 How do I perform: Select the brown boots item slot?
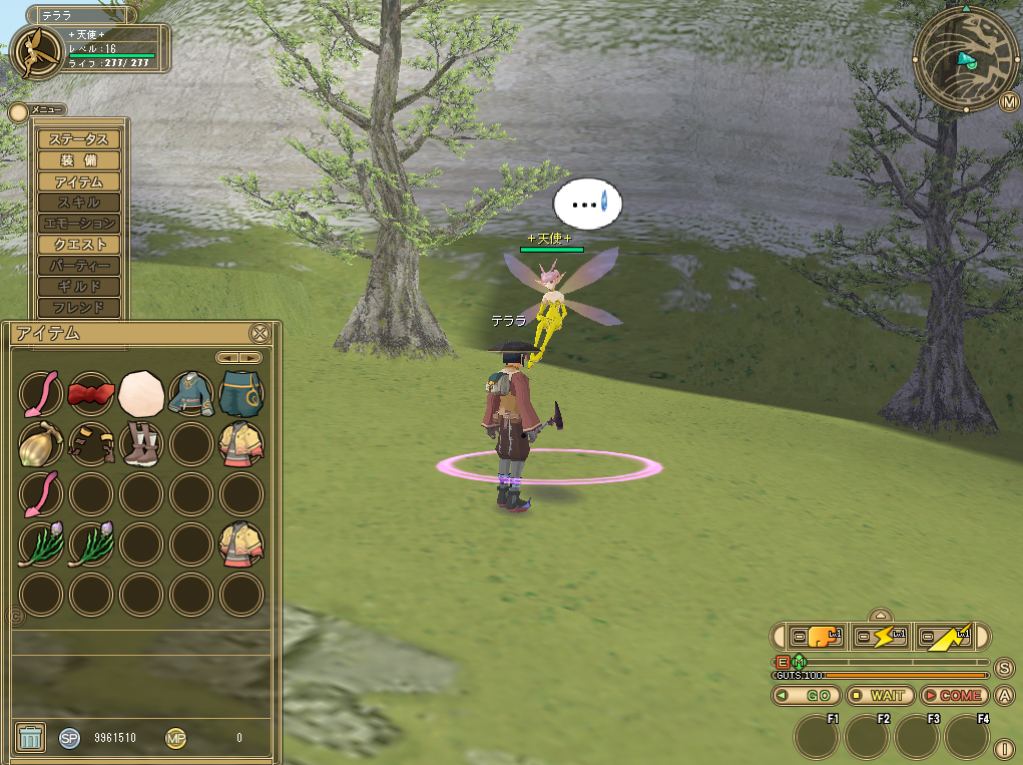(141, 444)
